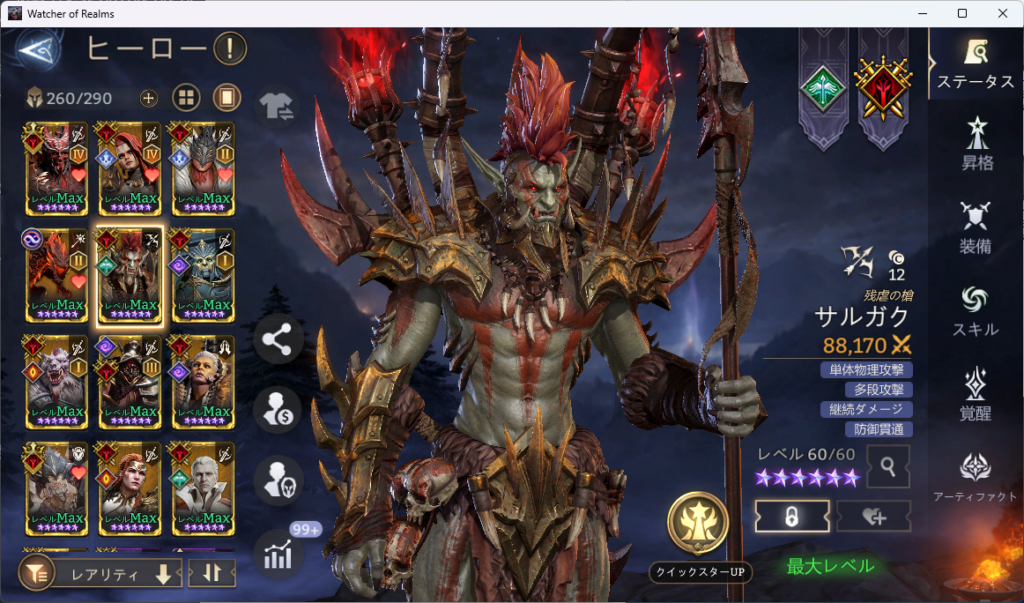
Task: Switch to the 装備 tab
Action: (975, 229)
